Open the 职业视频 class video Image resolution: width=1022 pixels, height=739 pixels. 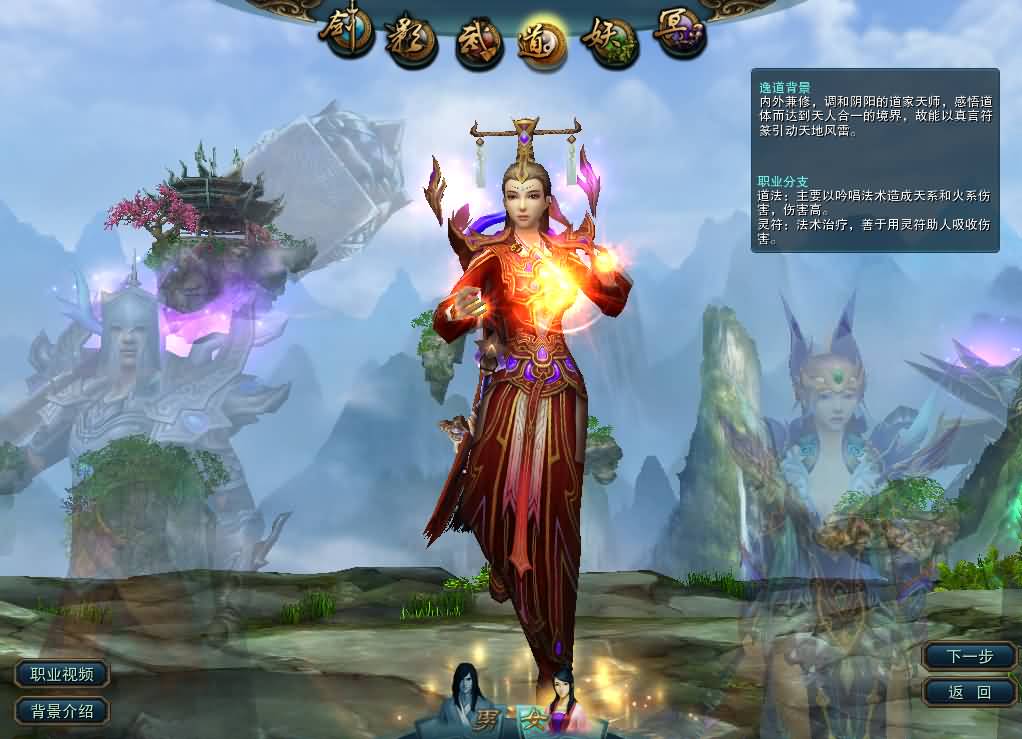[62, 675]
